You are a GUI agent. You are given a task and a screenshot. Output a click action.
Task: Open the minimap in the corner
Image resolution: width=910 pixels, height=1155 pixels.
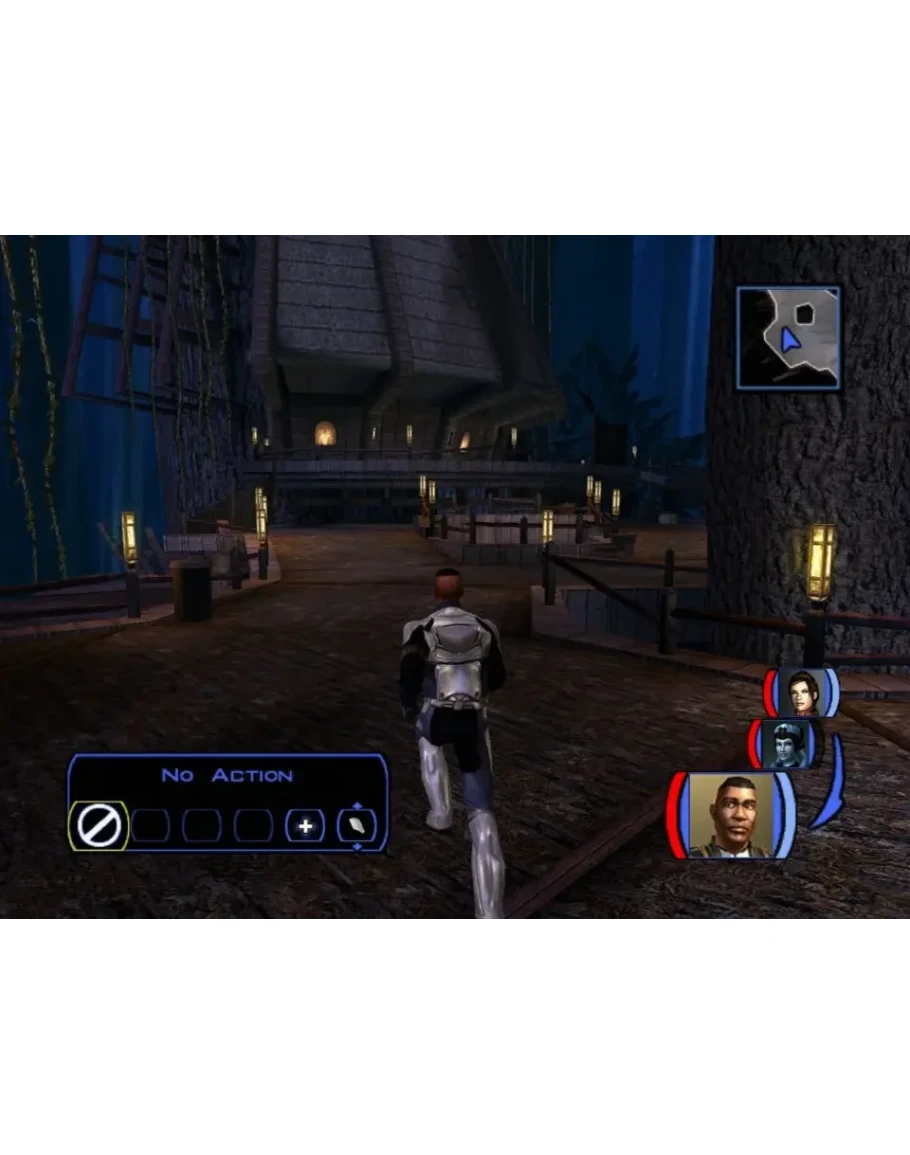click(x=788, y=338)
